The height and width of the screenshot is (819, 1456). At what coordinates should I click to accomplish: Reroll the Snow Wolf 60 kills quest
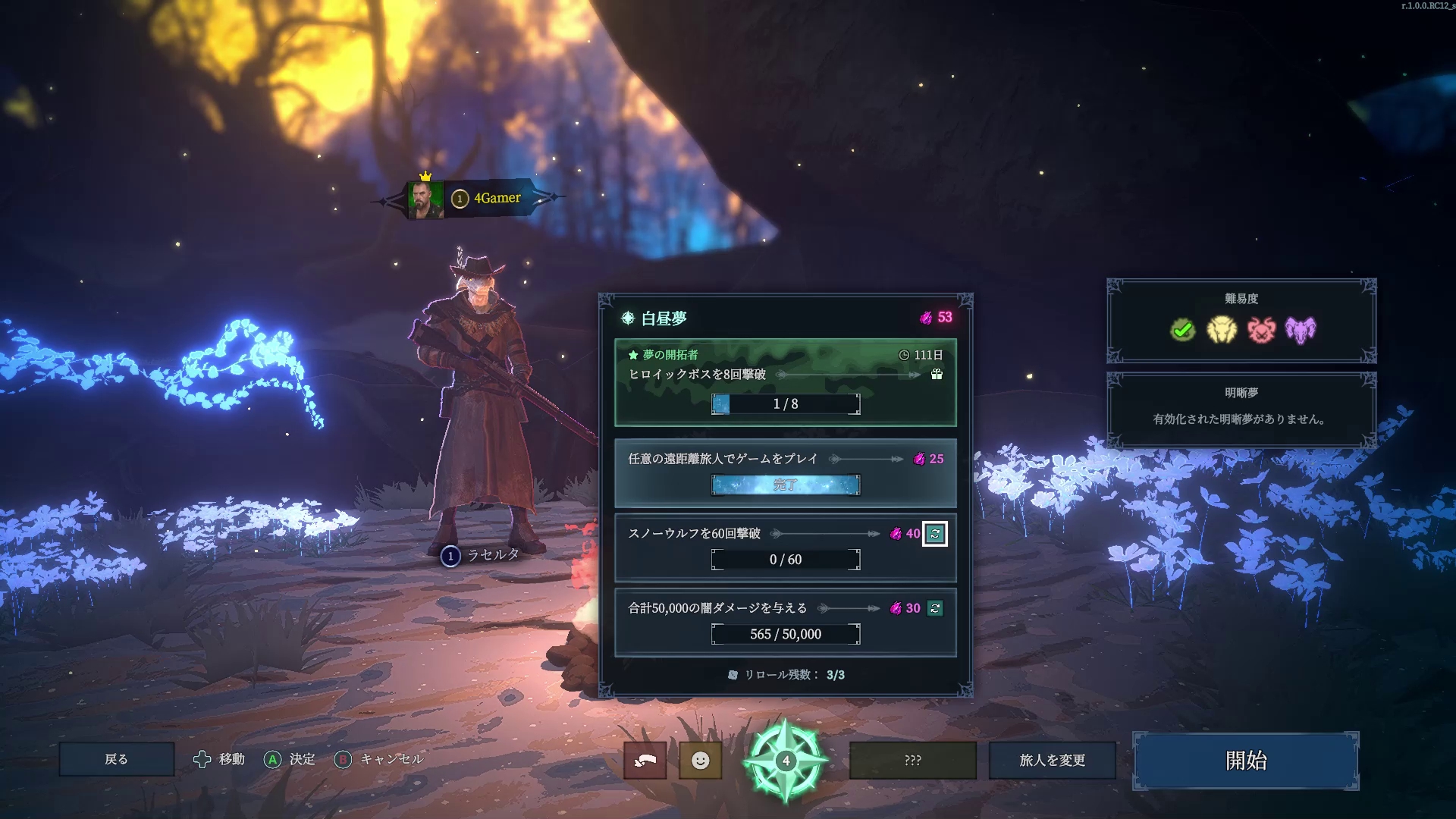click(935, 534)
